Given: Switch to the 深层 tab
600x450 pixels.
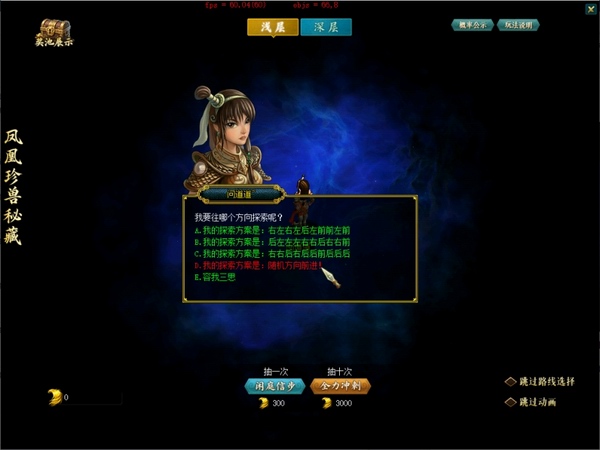Looking at the screenshot, I should (x=326, y=27).
